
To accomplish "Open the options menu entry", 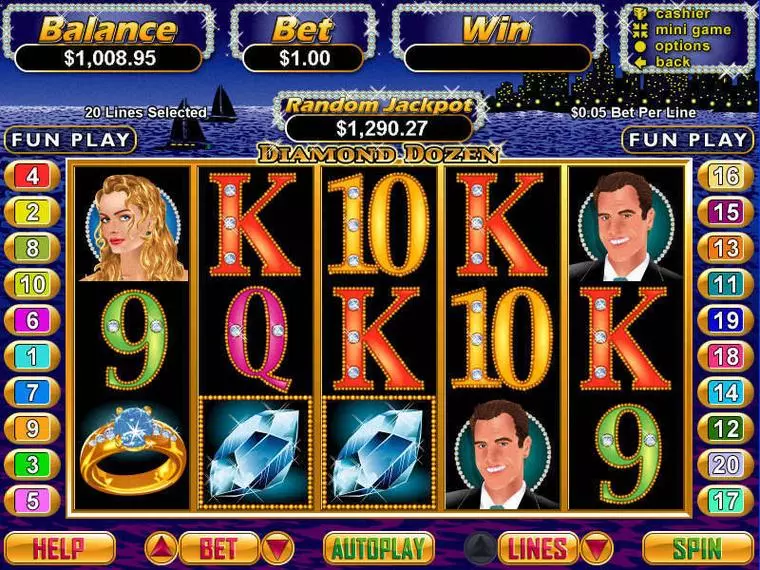I will point(683,46).
